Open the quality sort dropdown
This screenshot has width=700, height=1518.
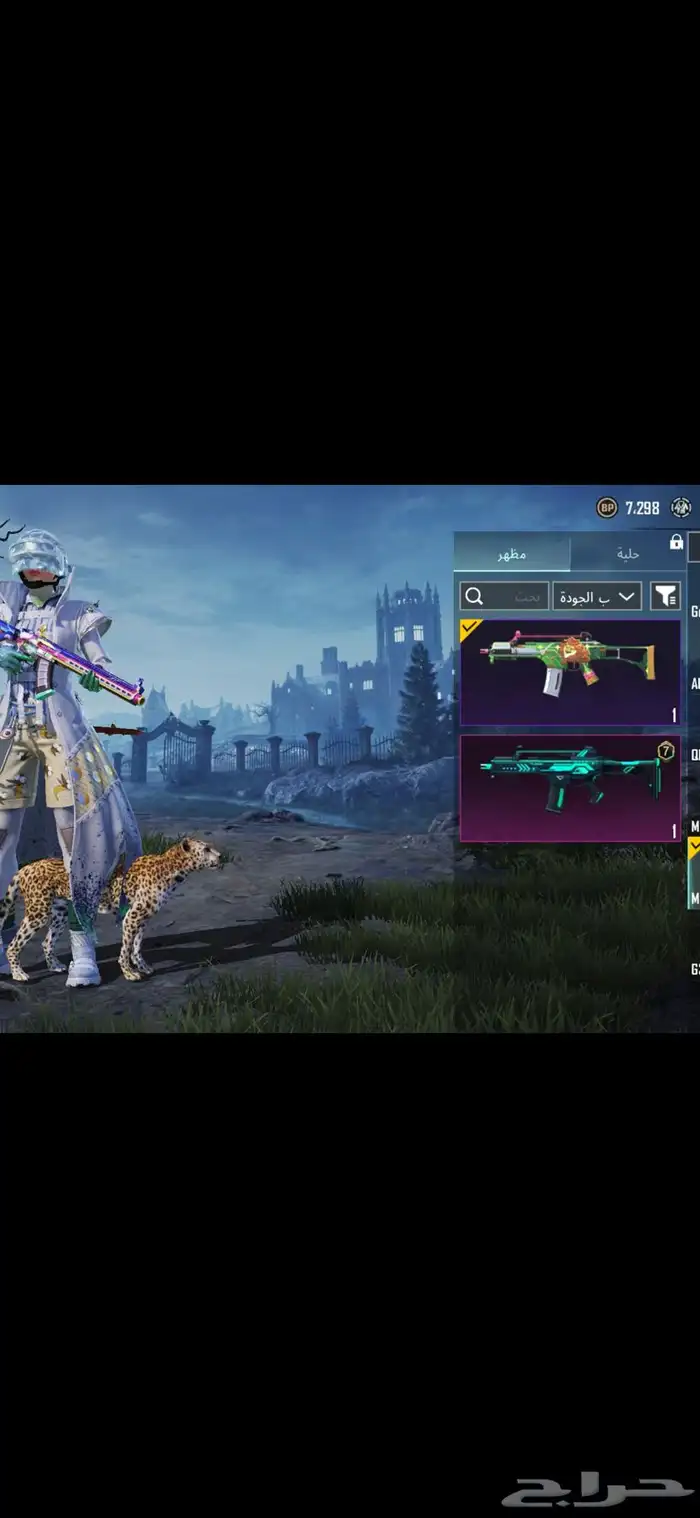click(597, 596)
